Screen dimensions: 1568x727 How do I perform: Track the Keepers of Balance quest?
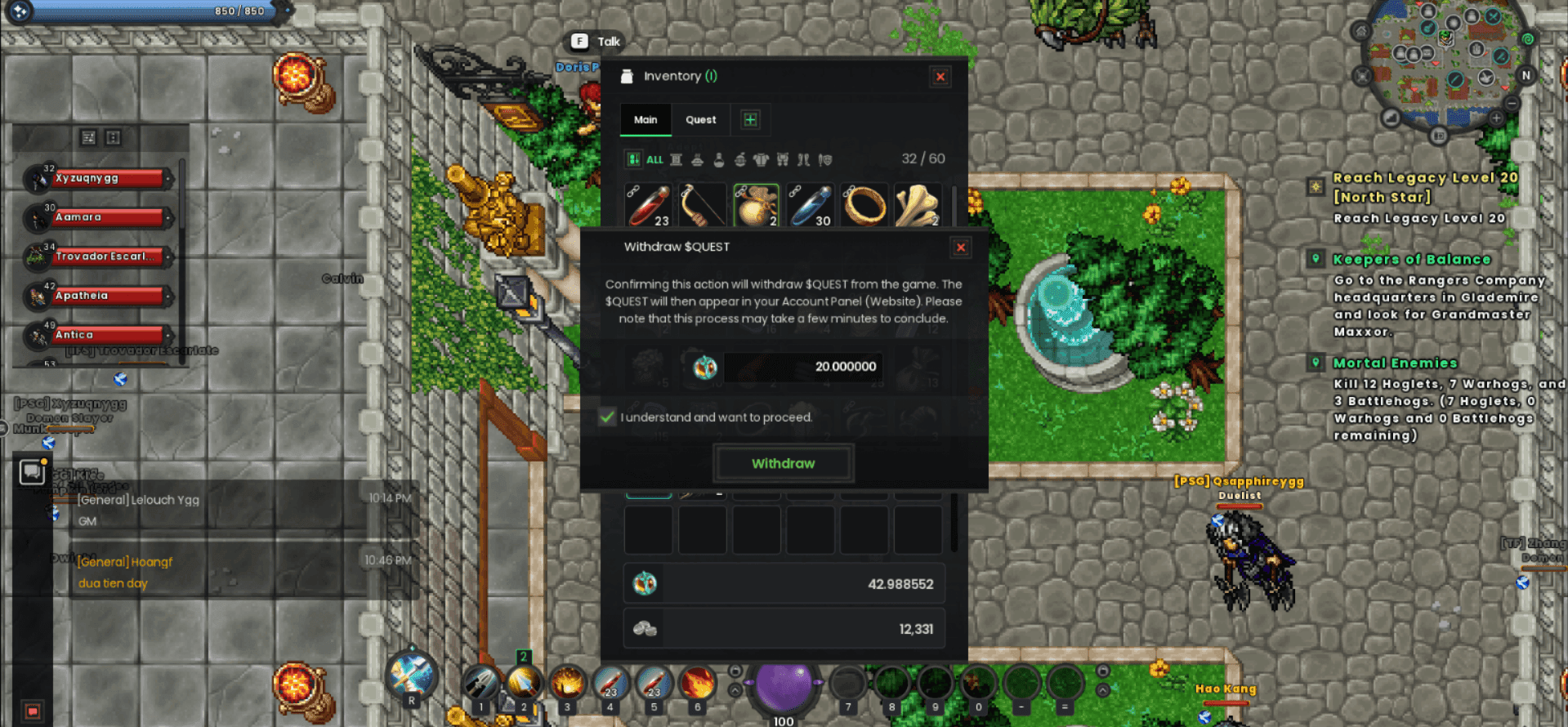(x=1411, y=260)
